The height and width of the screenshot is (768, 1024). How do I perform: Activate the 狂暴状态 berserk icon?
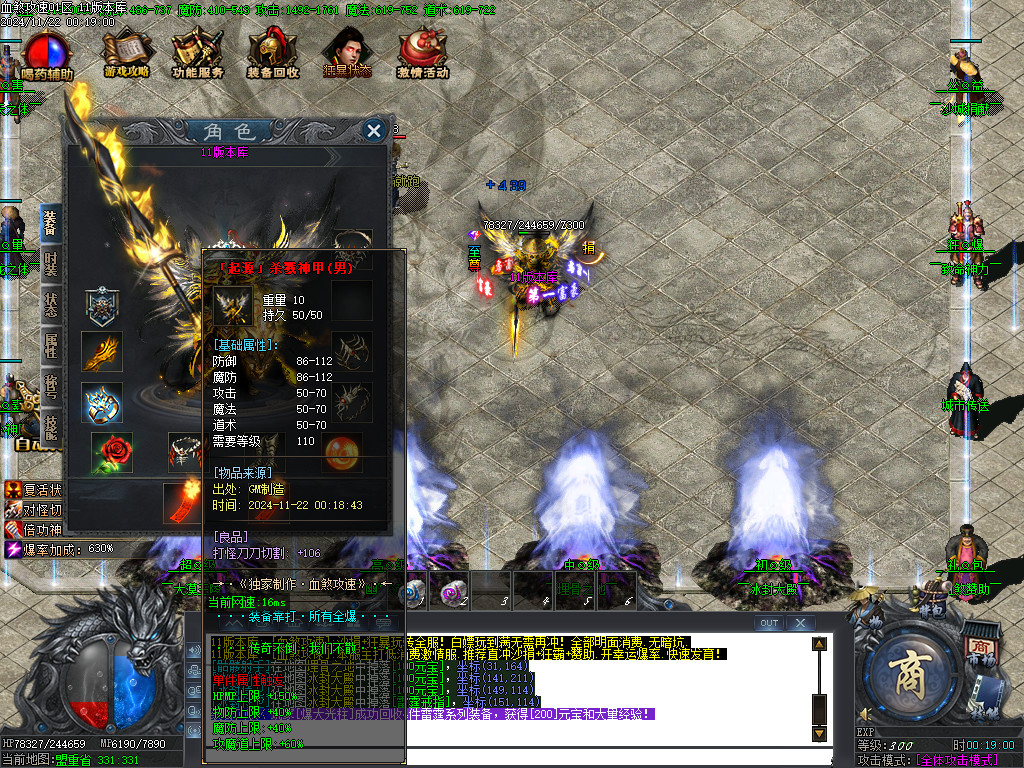347,53
